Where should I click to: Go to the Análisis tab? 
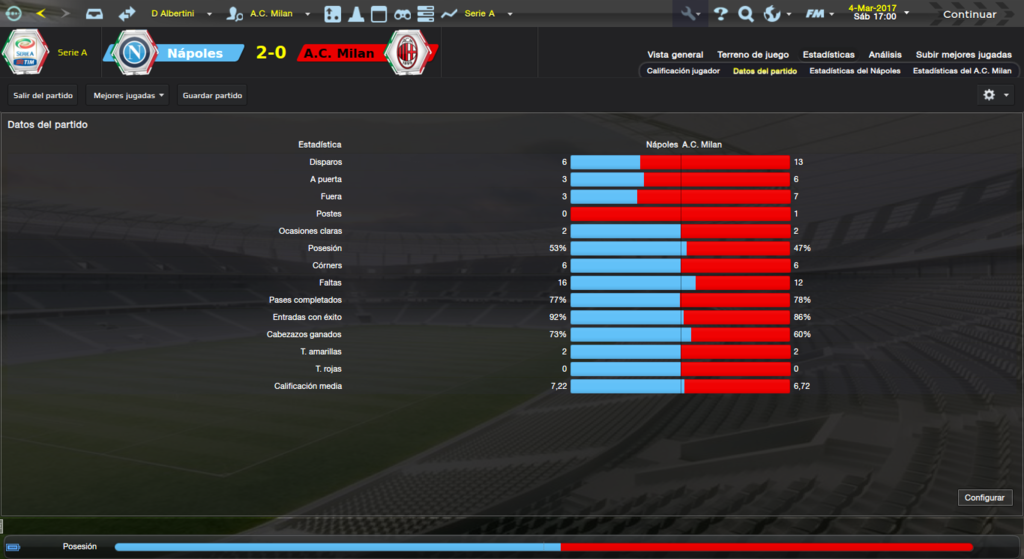885,55
